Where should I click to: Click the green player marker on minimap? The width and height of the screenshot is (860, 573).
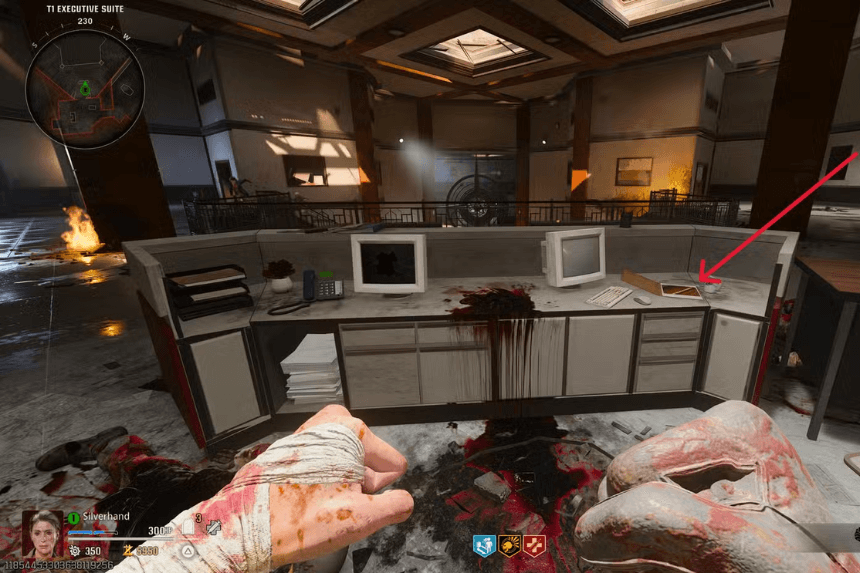coord(85,88)
